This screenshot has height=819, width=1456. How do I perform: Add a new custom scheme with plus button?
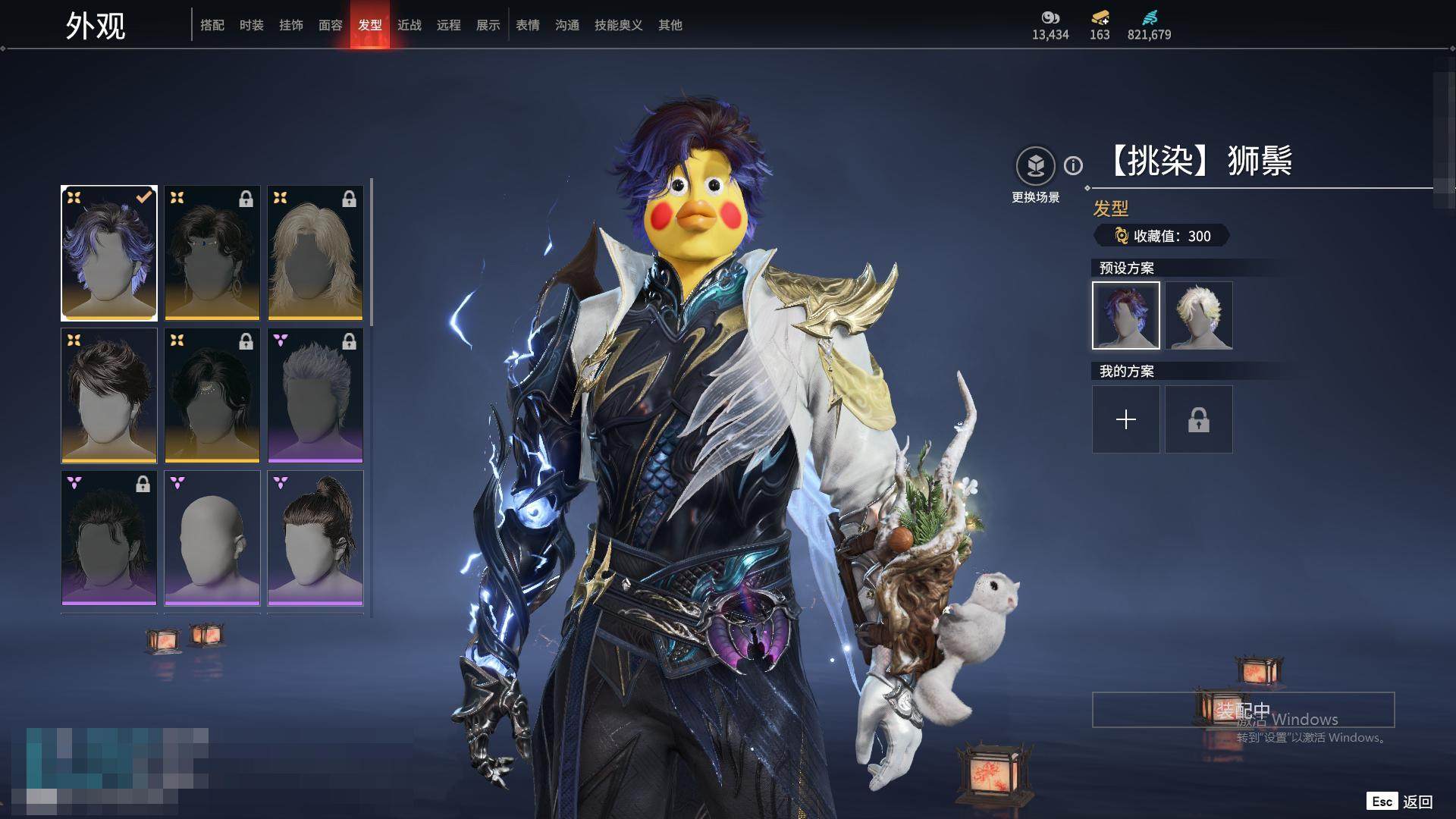(x=1126, y=419)
